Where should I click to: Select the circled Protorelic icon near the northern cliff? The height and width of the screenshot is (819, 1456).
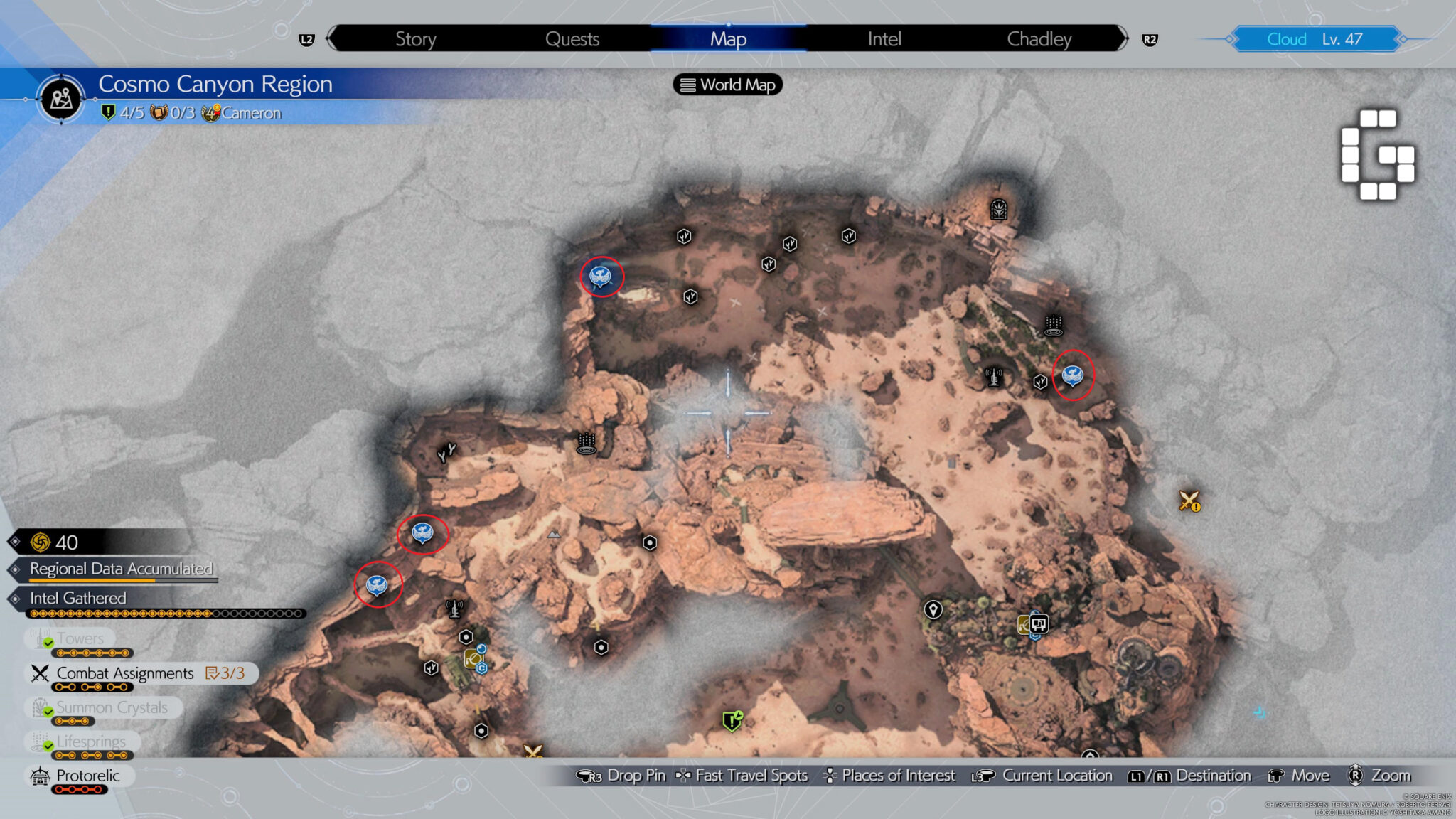601,276
